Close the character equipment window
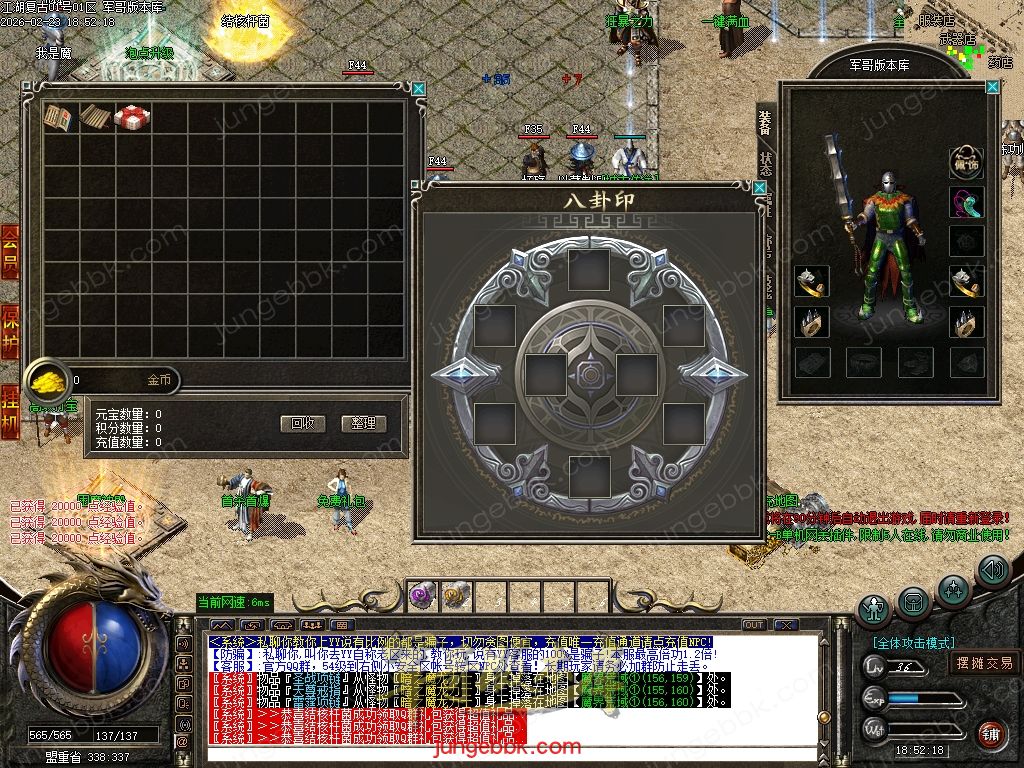 tap(992, 87)
